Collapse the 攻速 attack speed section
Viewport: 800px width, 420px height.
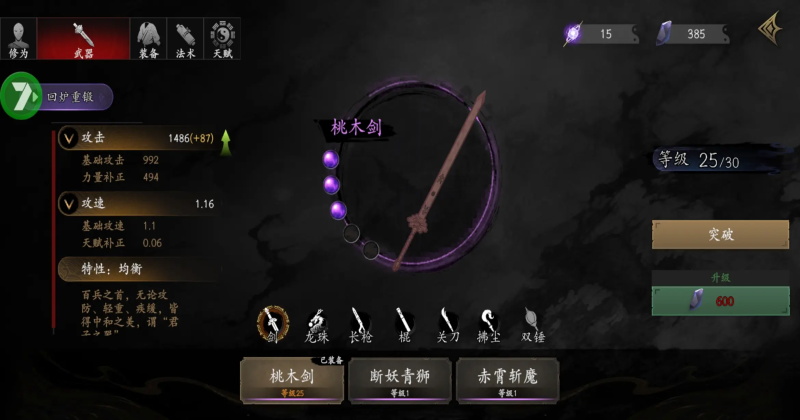[68, 204]
